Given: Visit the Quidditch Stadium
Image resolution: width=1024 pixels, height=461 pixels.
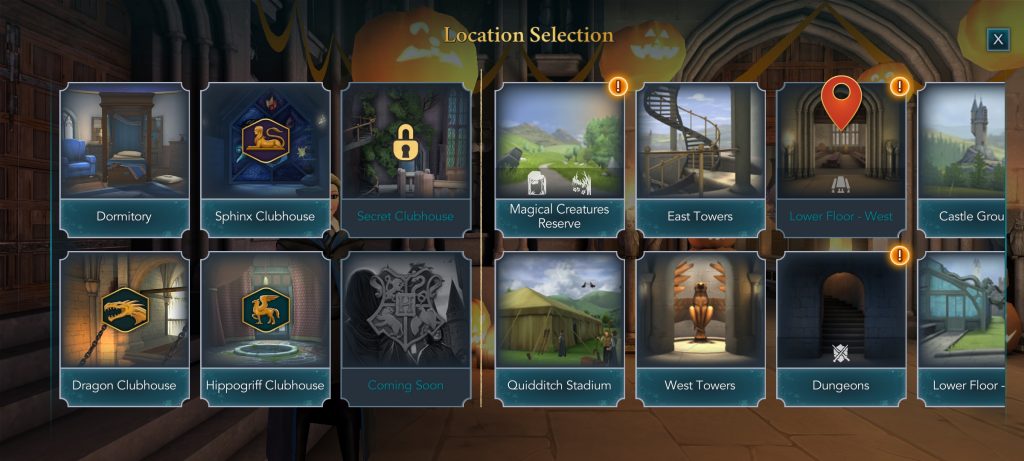Looking at the screenshot, I should pos(559,327).
